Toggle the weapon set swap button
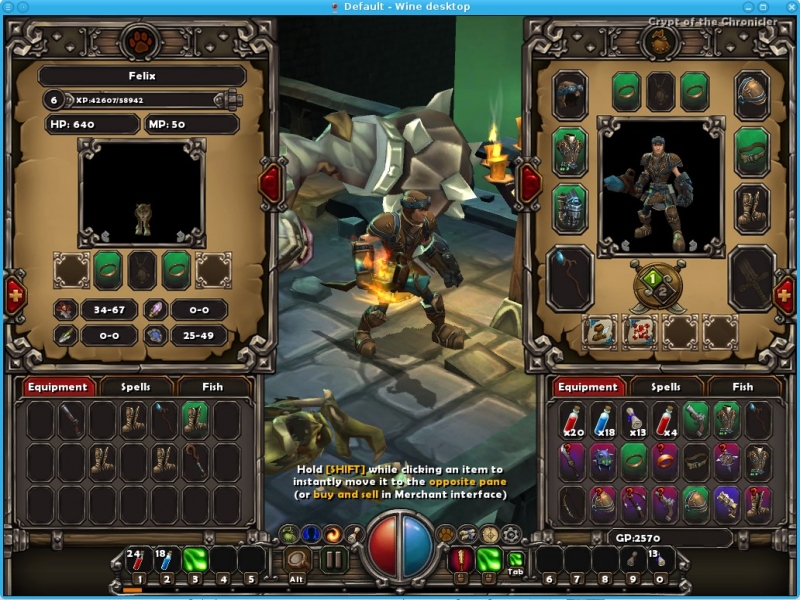 tap(651, 287)
